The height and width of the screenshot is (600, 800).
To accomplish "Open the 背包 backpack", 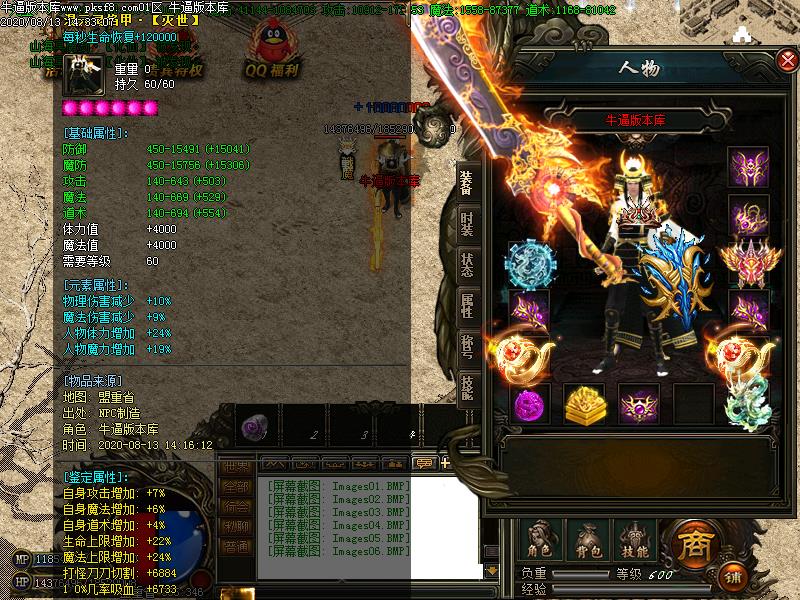I will coord(587,540).
